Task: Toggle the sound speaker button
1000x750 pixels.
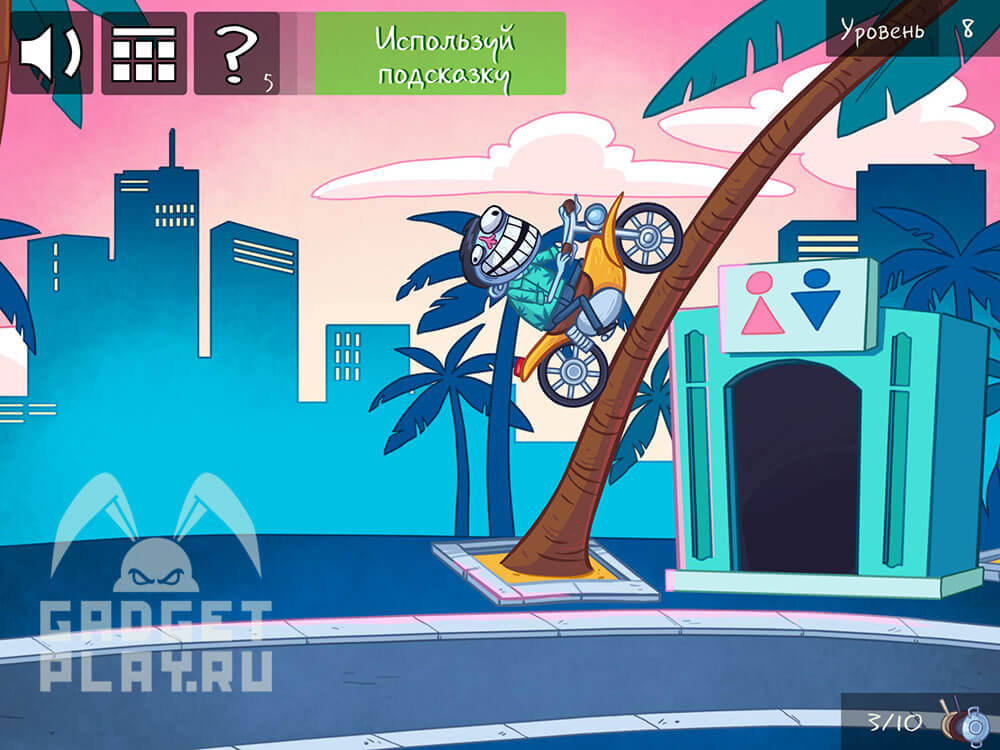Action: [x=50, y=53]
